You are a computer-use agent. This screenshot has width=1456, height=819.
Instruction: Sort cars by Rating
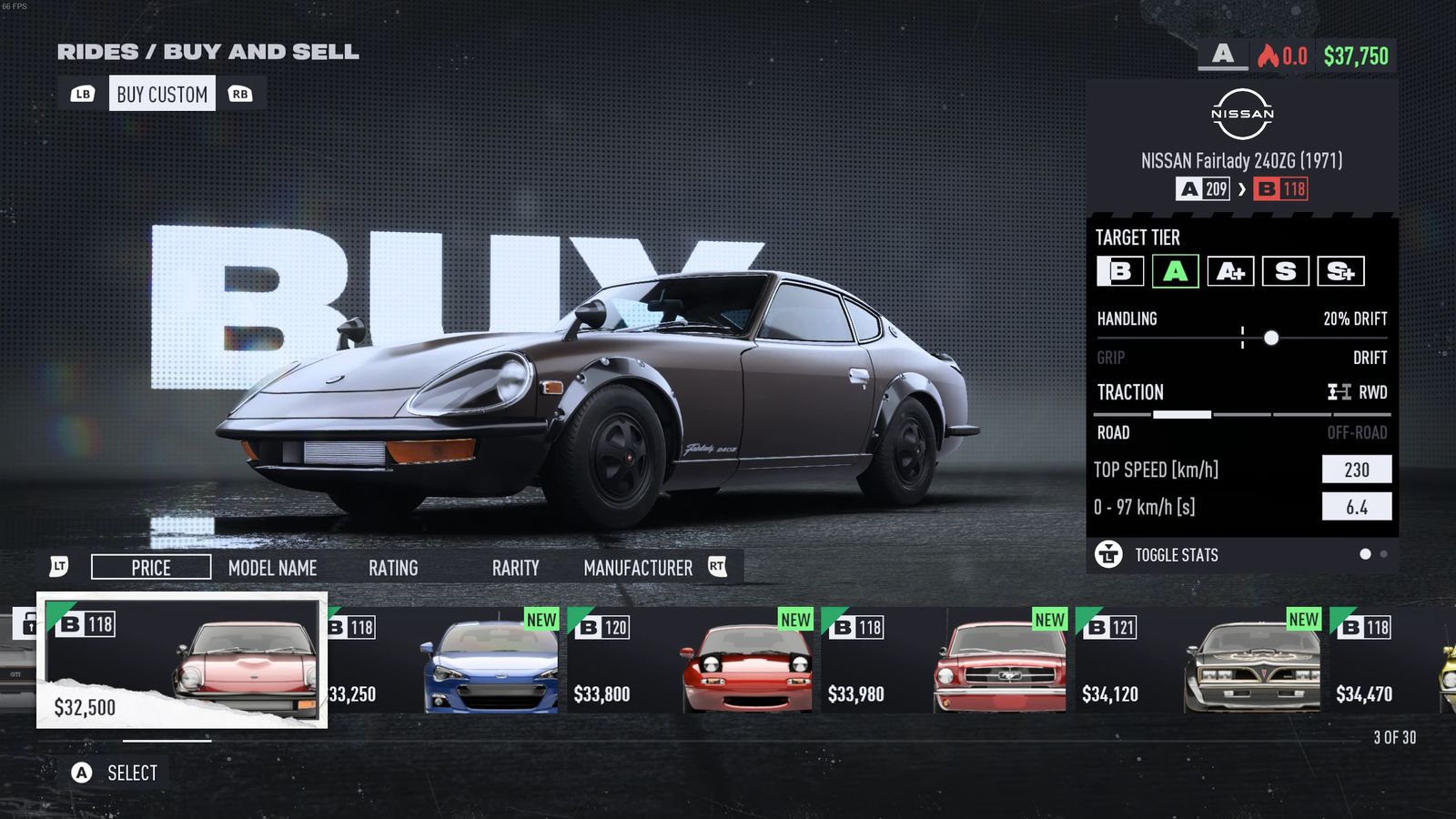click(x=393, y=568)
